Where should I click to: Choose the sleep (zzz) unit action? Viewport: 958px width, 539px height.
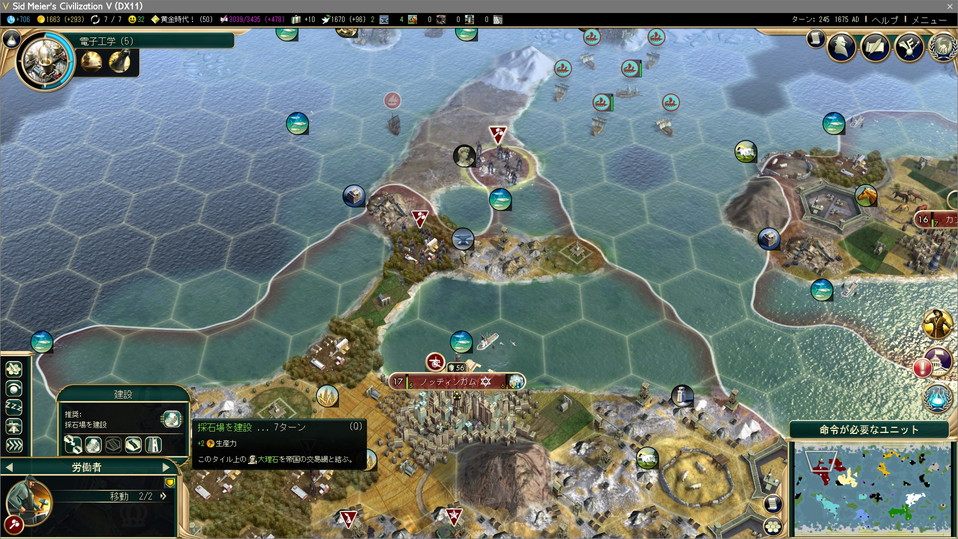[x=14, y=407]
